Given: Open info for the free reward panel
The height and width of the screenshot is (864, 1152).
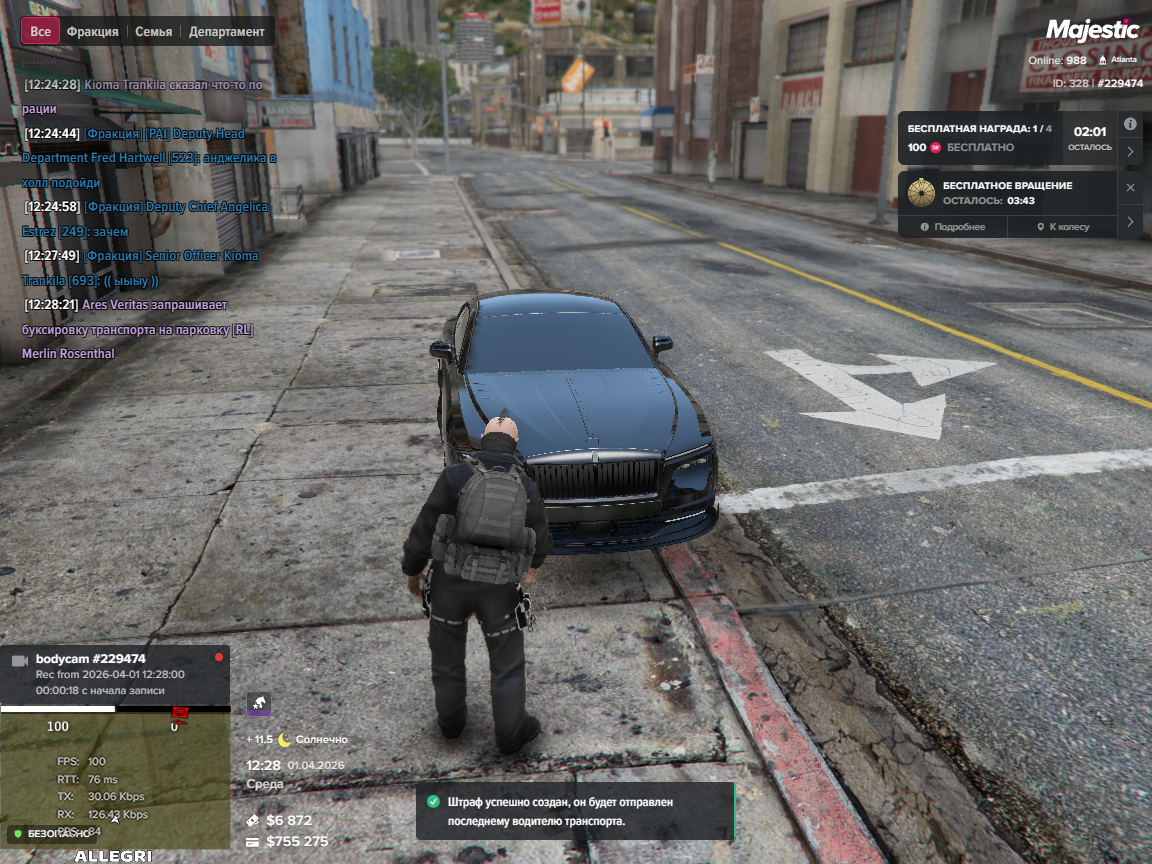Looking at the screenshot, I should pos(1130,124).
